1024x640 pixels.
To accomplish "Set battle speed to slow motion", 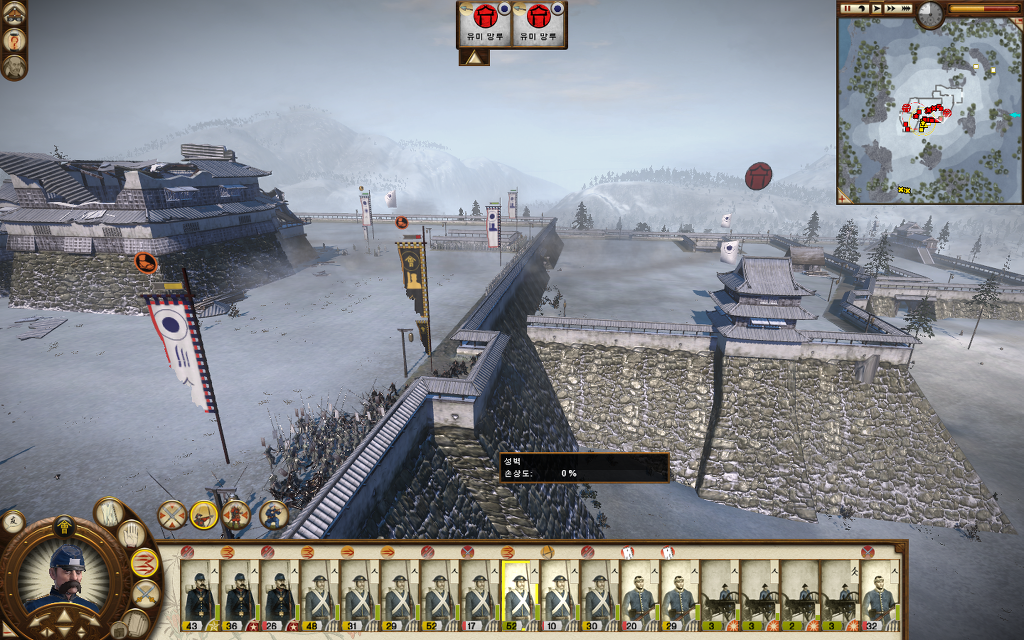I will (x=861, y=8).
